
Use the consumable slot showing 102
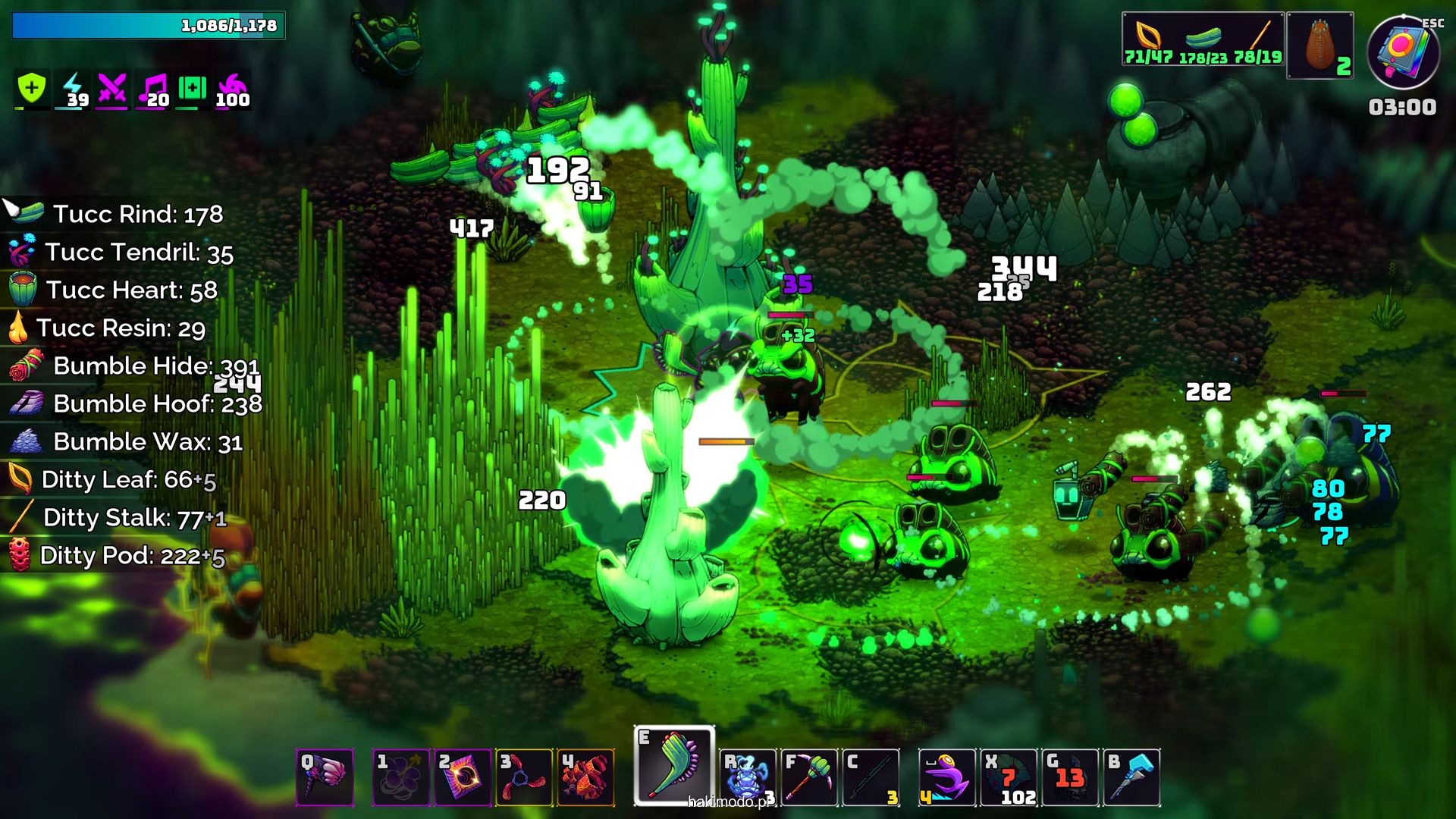click(x=1009, y=777)
